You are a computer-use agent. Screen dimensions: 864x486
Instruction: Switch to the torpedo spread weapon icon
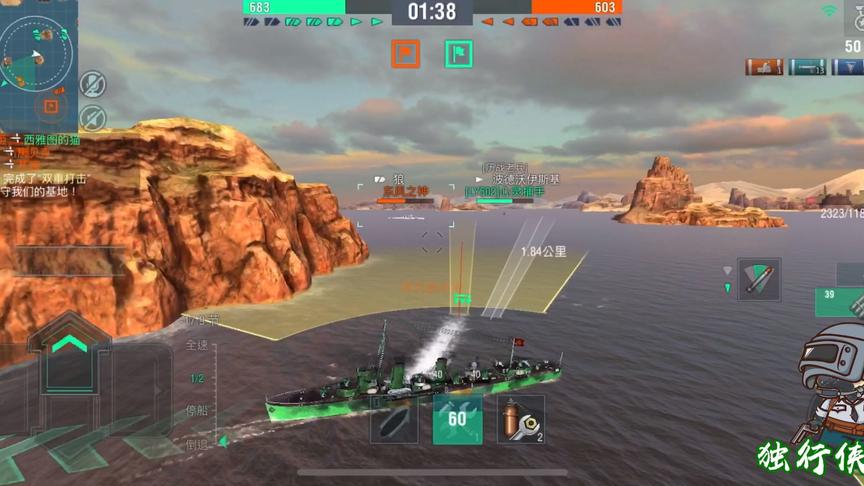click(x=758, y=278)
